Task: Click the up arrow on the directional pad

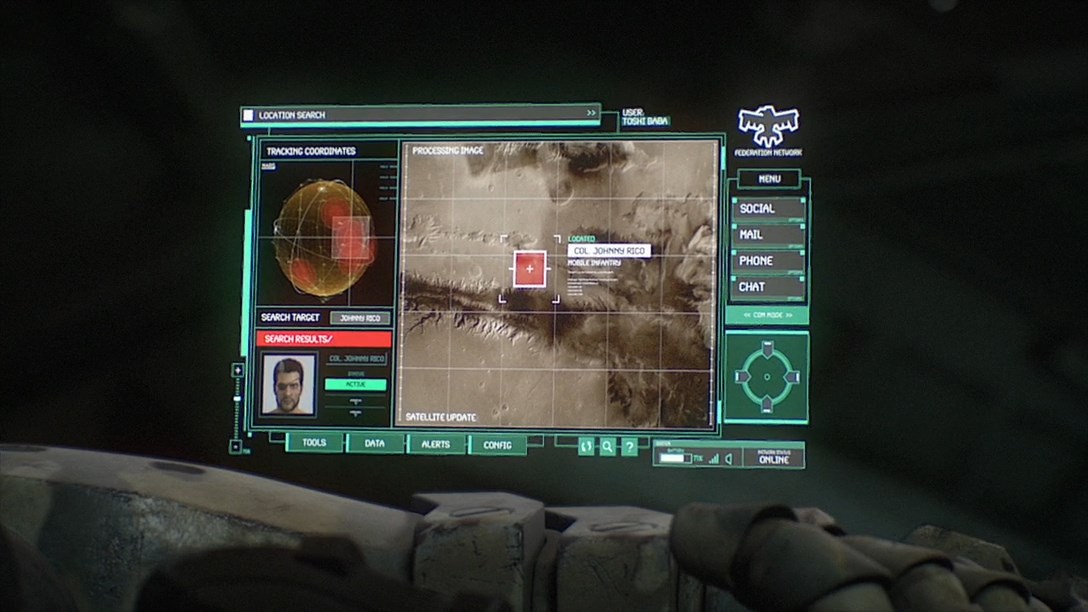Action: [x=767, y=351]
